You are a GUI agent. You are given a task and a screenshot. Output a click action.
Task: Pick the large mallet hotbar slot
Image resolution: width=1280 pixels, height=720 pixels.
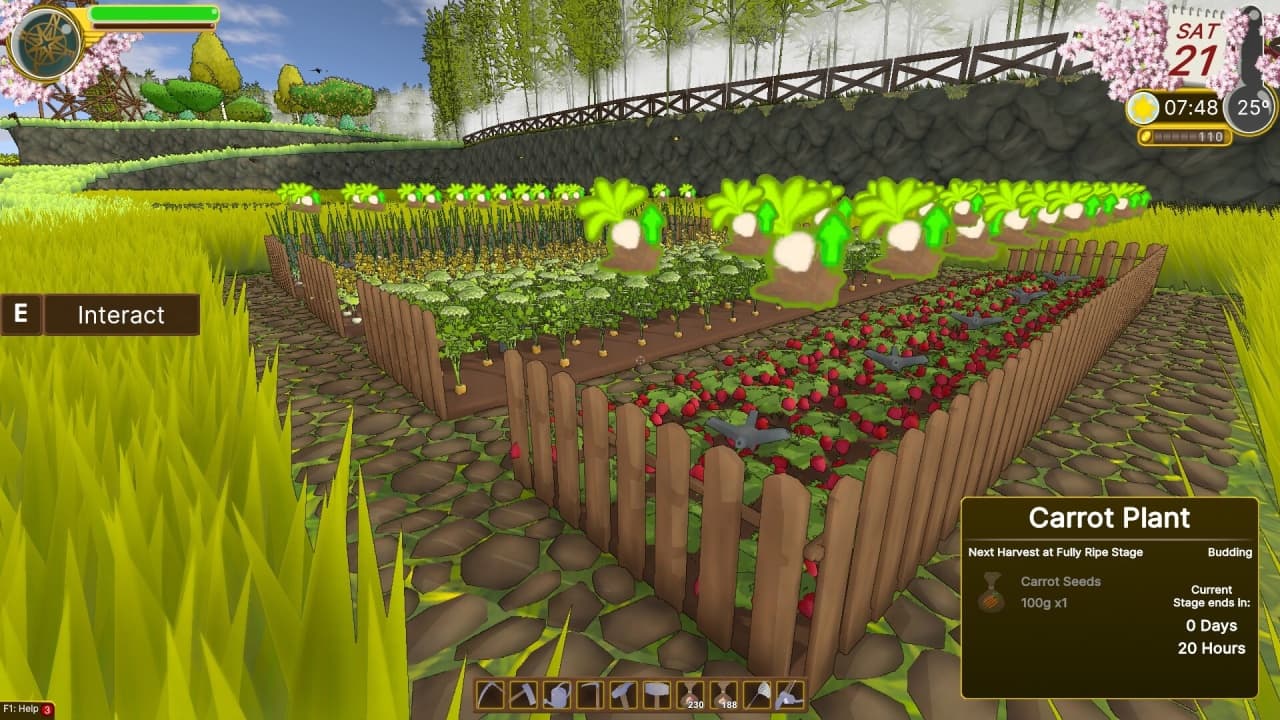click(656, 694)
